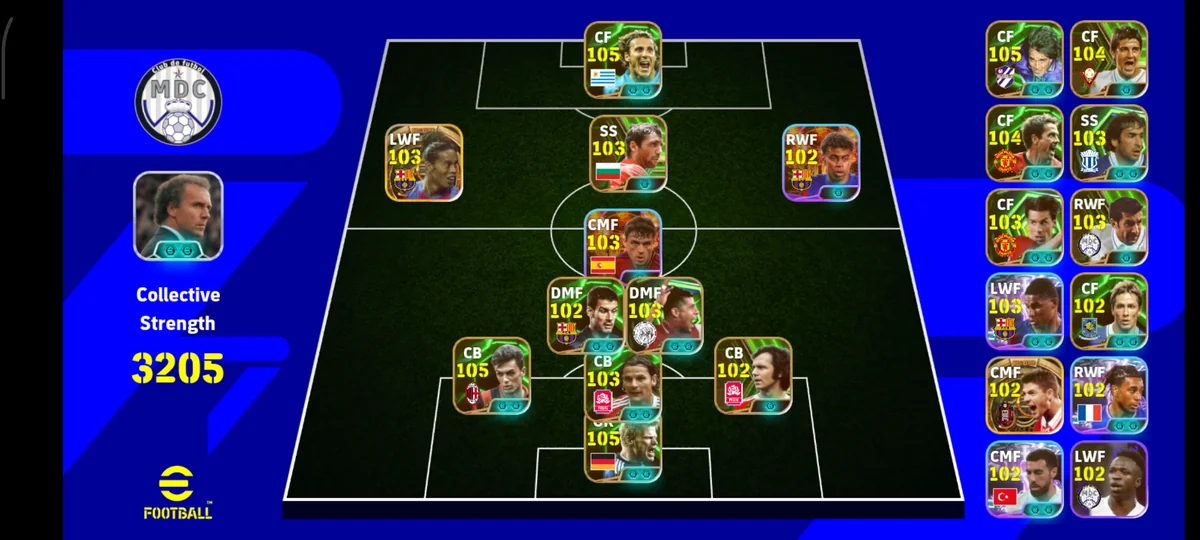1200x540 pixels.
Task: Choose the LWF 102 substitute card
Action: [1109, 479]
